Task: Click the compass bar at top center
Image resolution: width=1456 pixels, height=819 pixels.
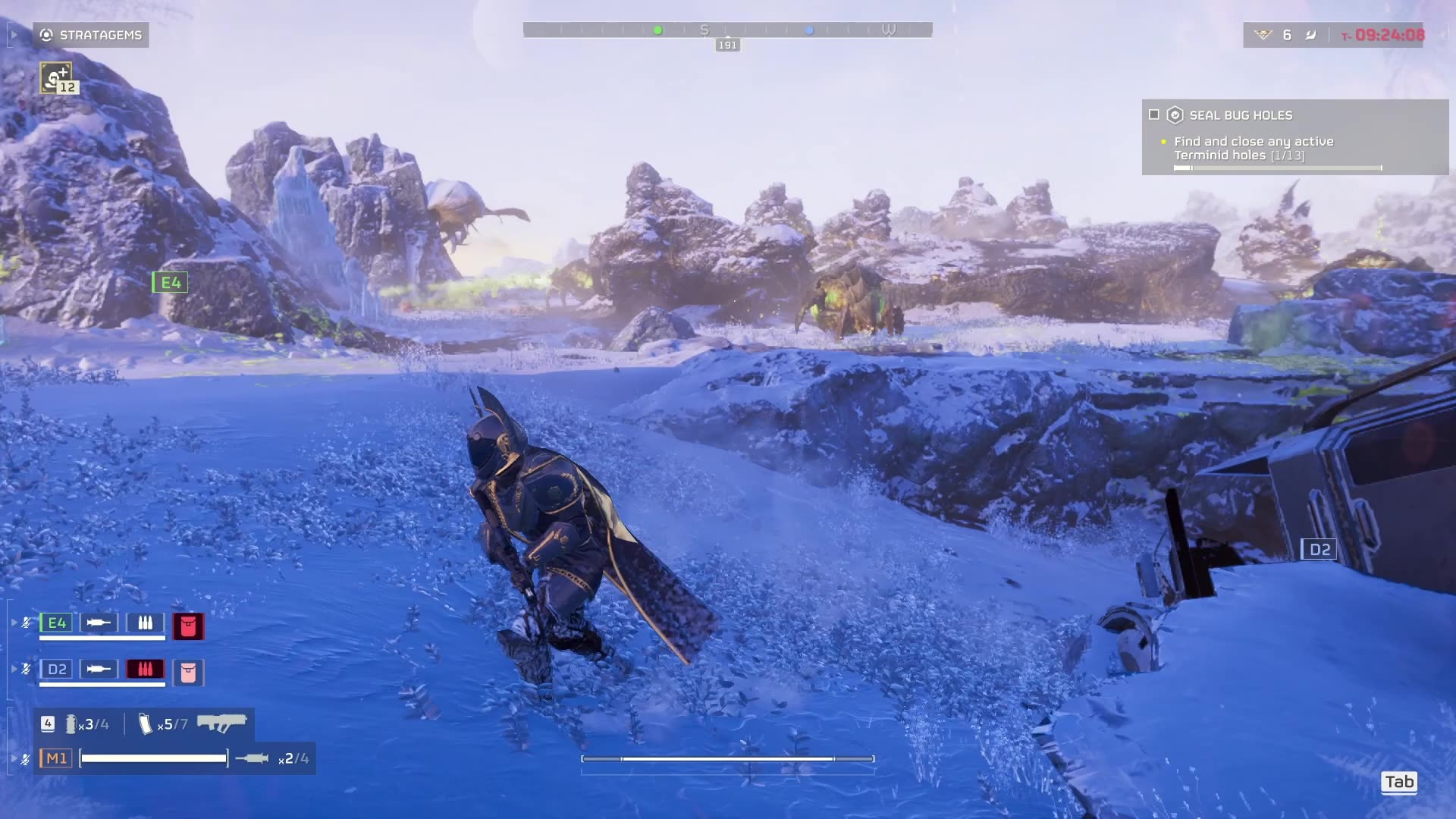Action: (x=727, y=30)
